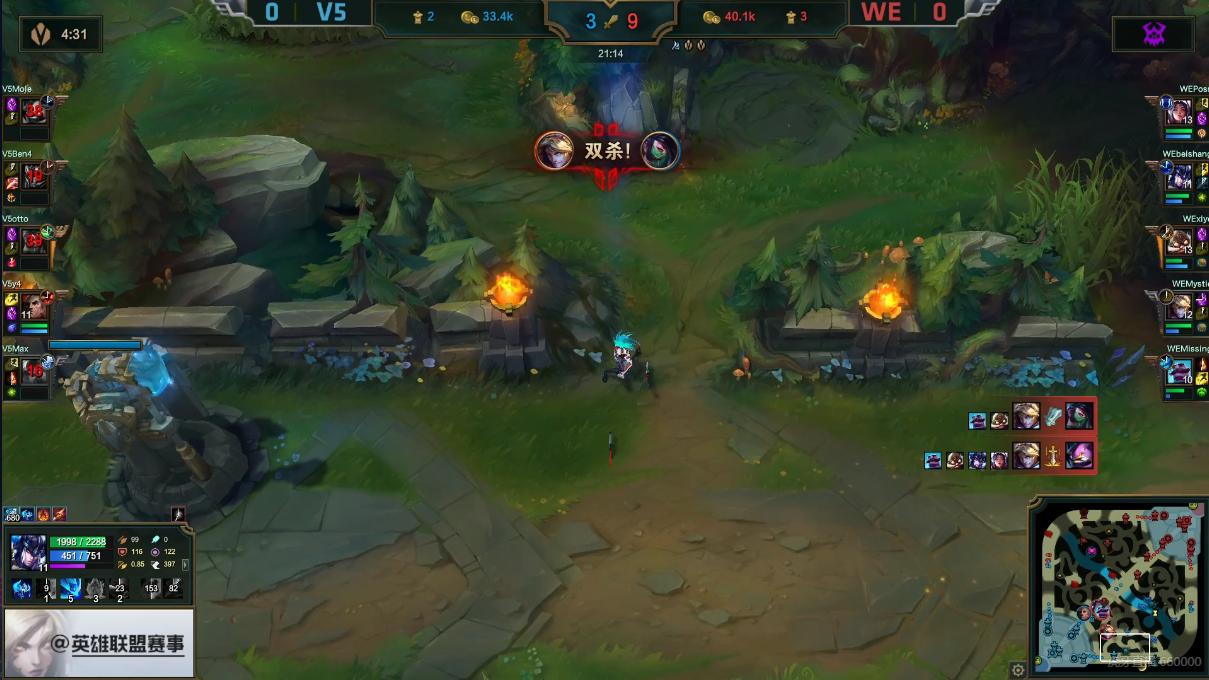The image size is (1209, 680).
Task: Select the V5Ben4 player portrait
Action: (34, 176)
